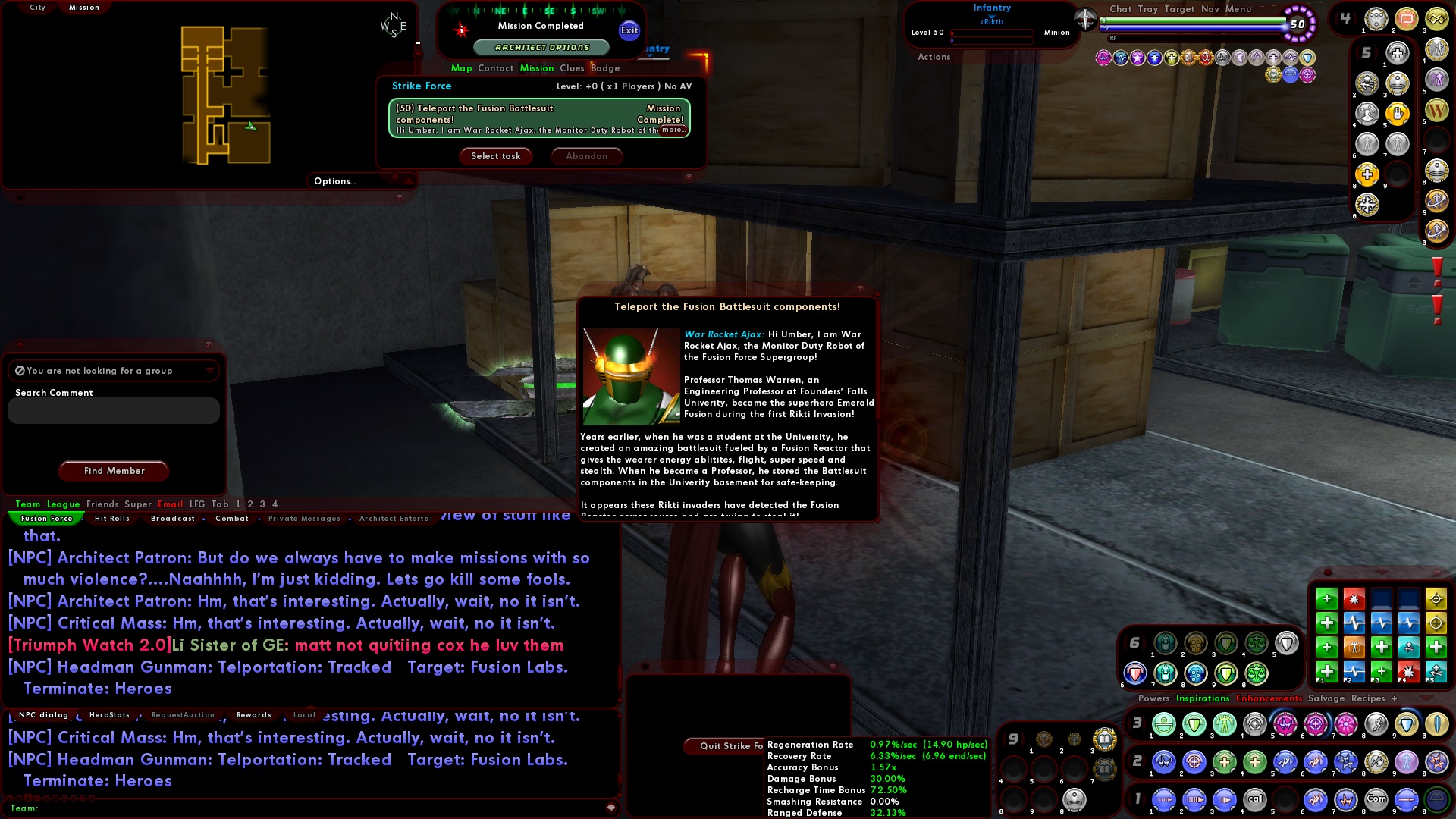Open the LFG status dropdown arrow

[209, 371]
